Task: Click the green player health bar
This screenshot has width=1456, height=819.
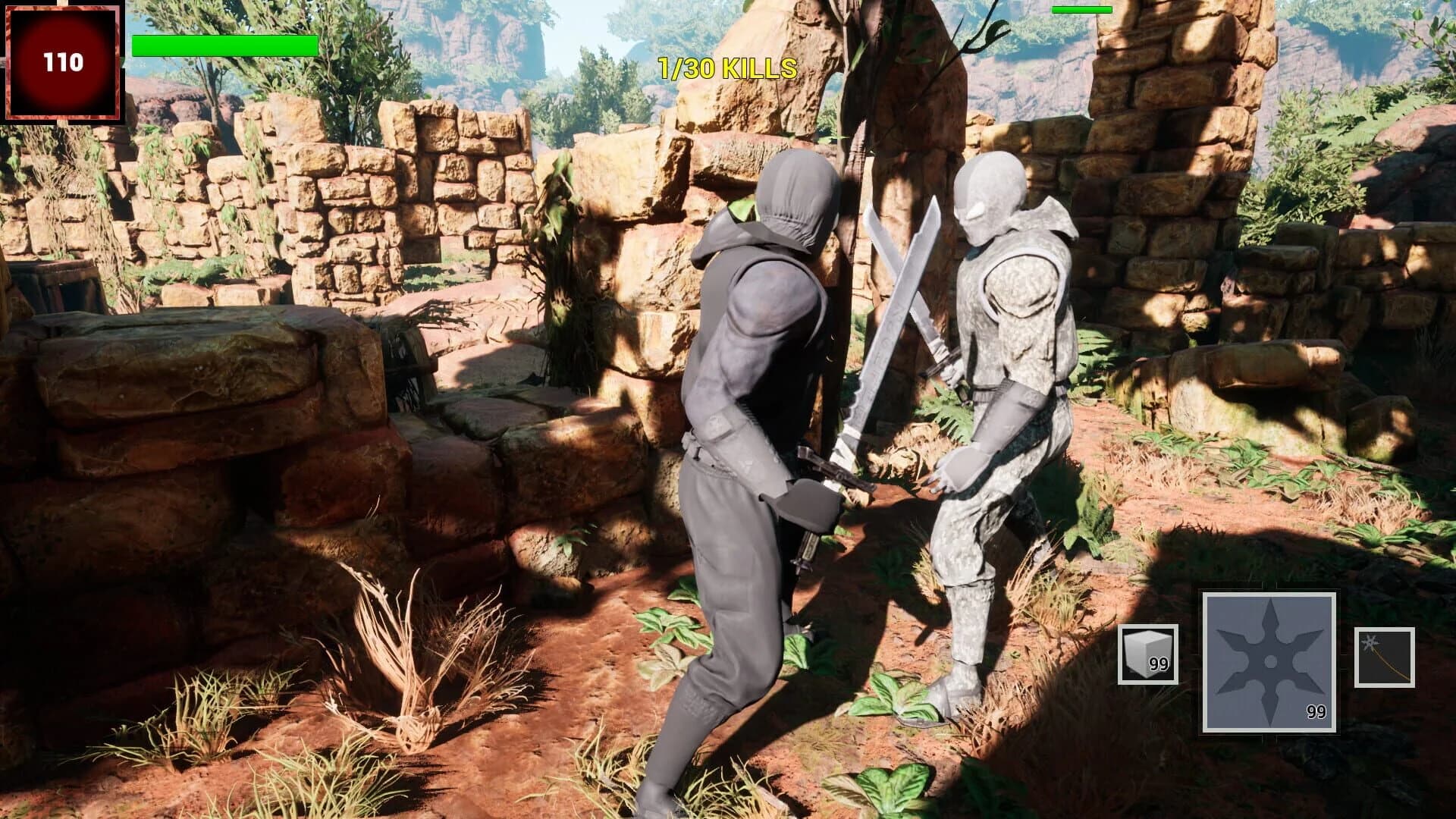Action: click(222, 45)
